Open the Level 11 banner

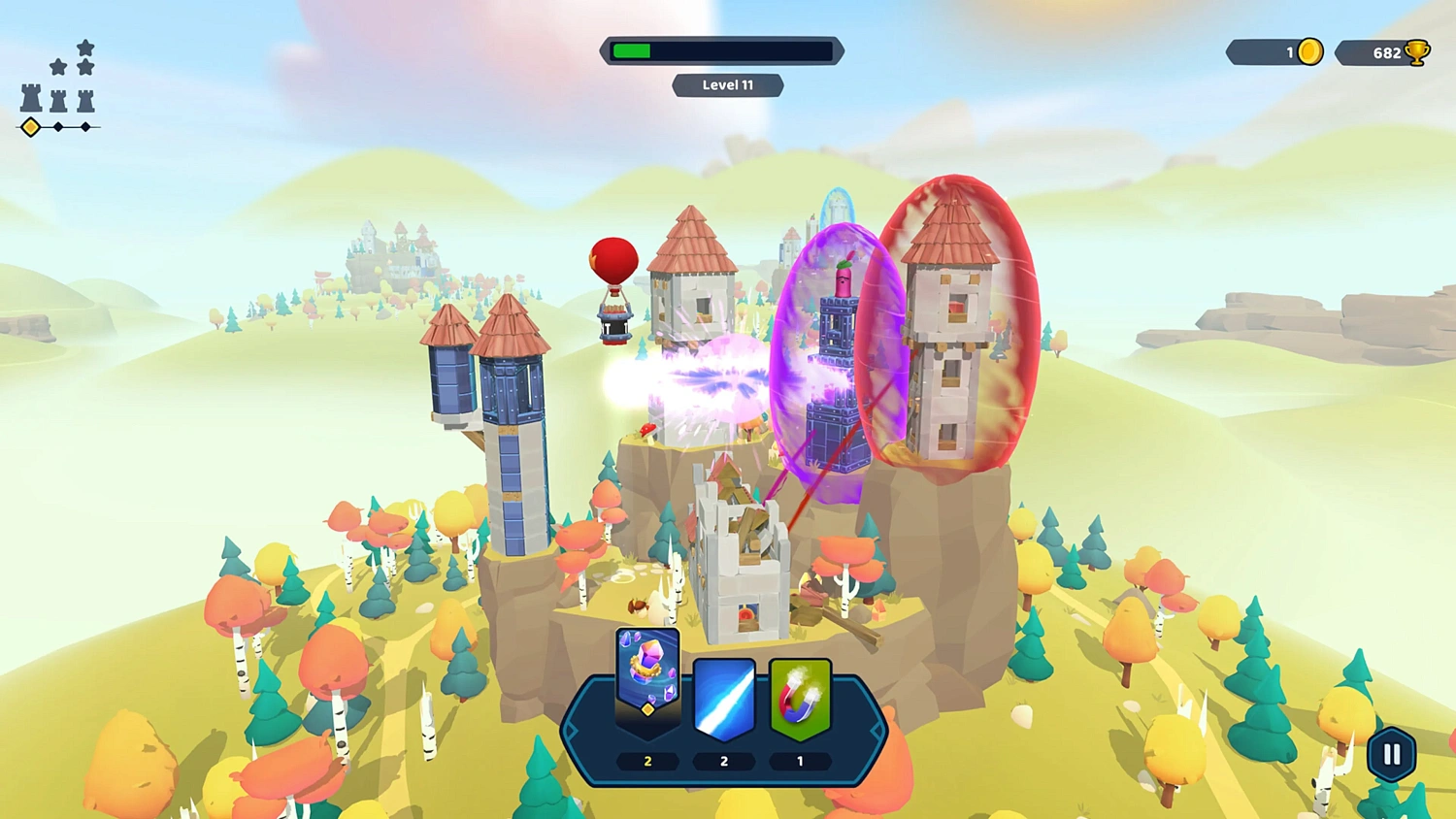click(728, 85)
